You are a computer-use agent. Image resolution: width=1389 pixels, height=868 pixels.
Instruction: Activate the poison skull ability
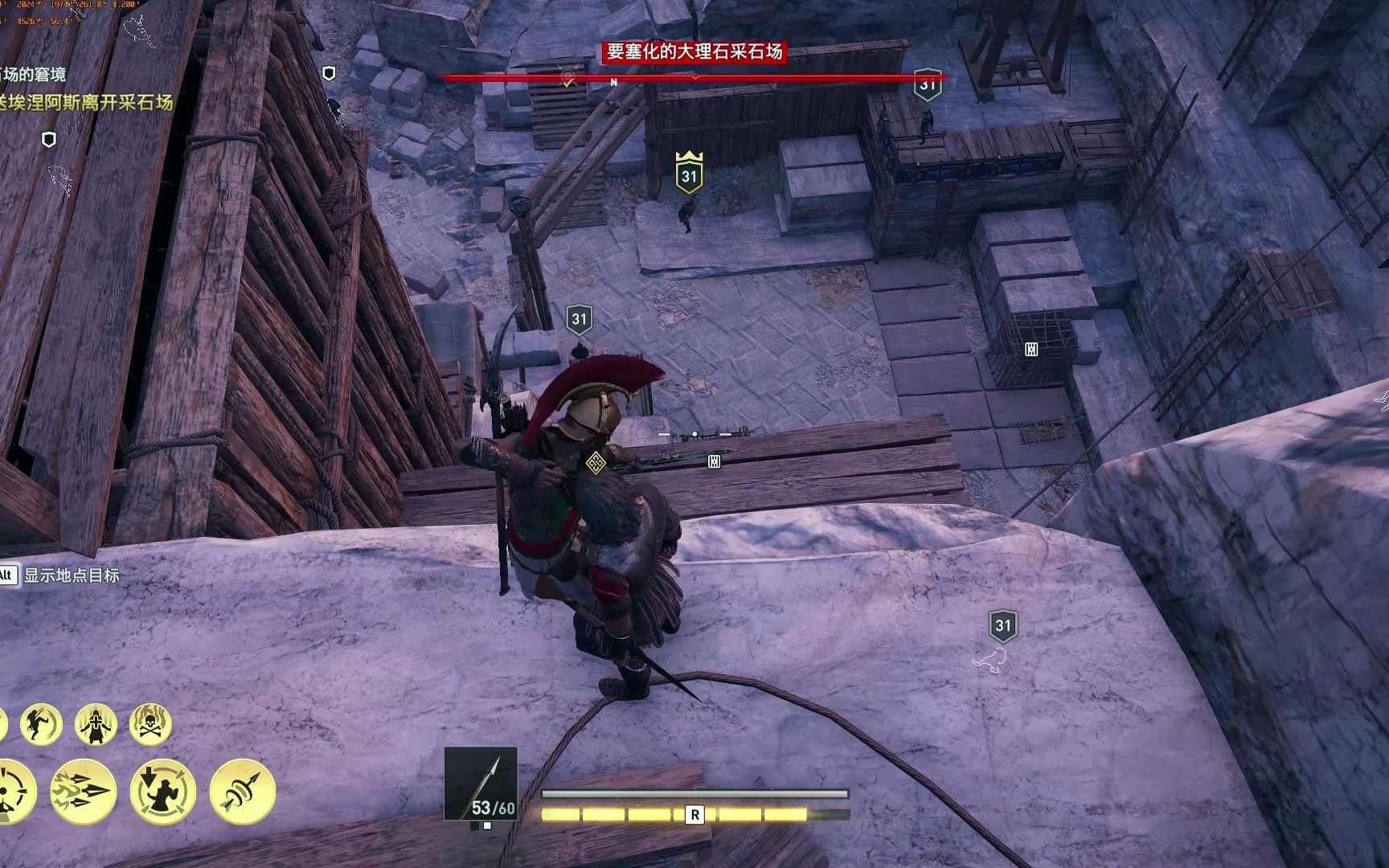click(150, 724)
